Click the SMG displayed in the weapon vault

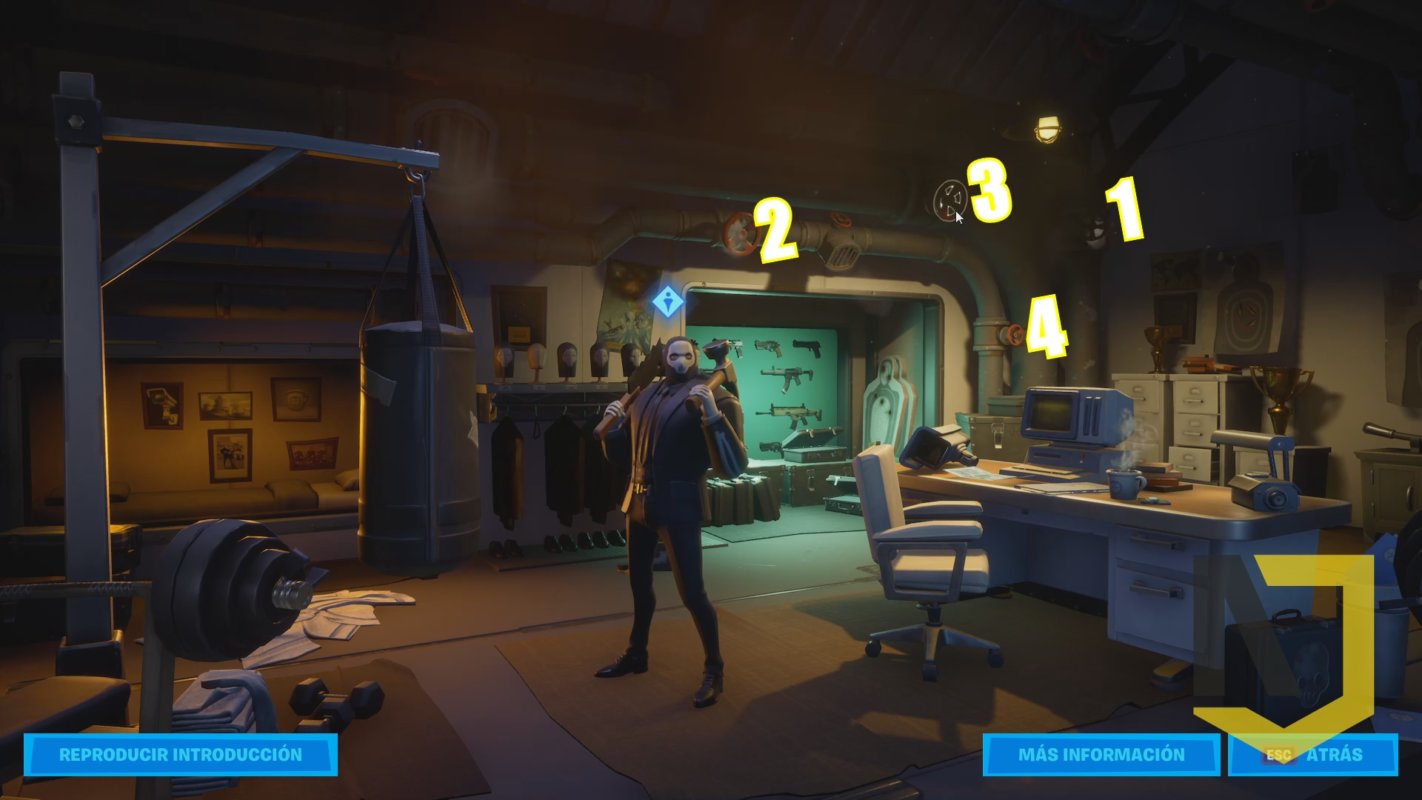[x=787, y=375]
